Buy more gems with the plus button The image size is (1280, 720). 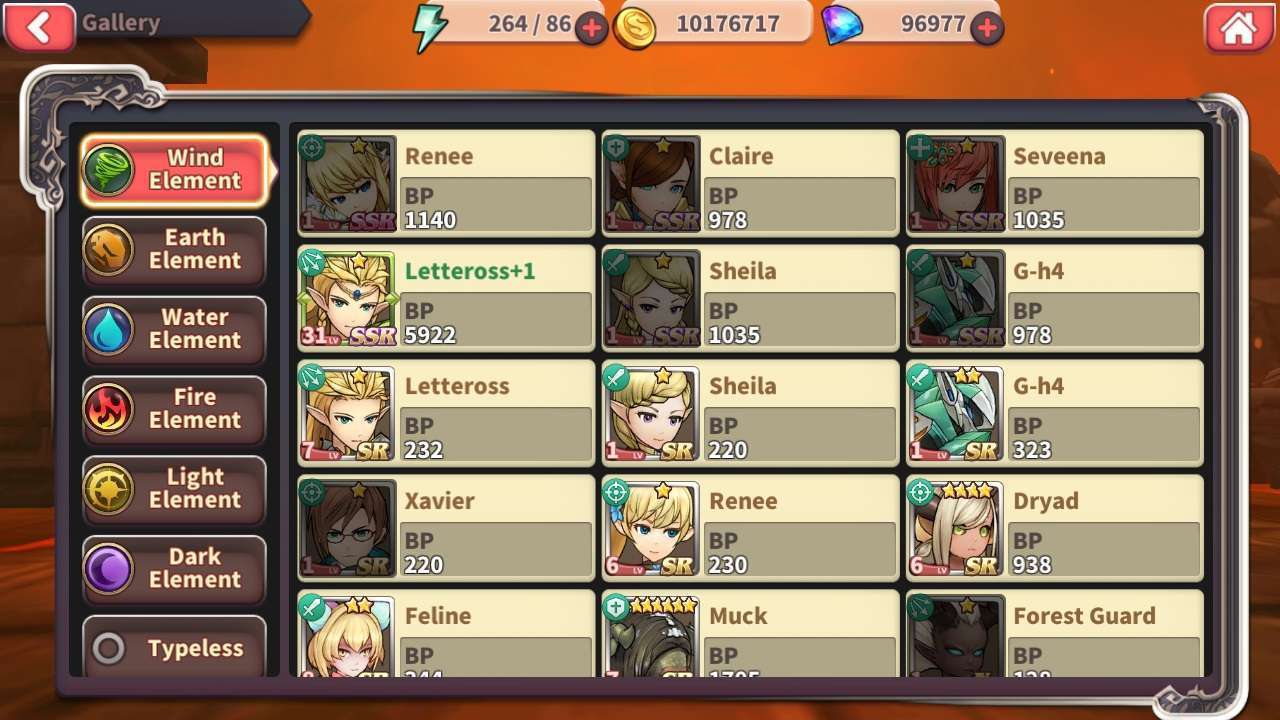click(x=988, y=29)
